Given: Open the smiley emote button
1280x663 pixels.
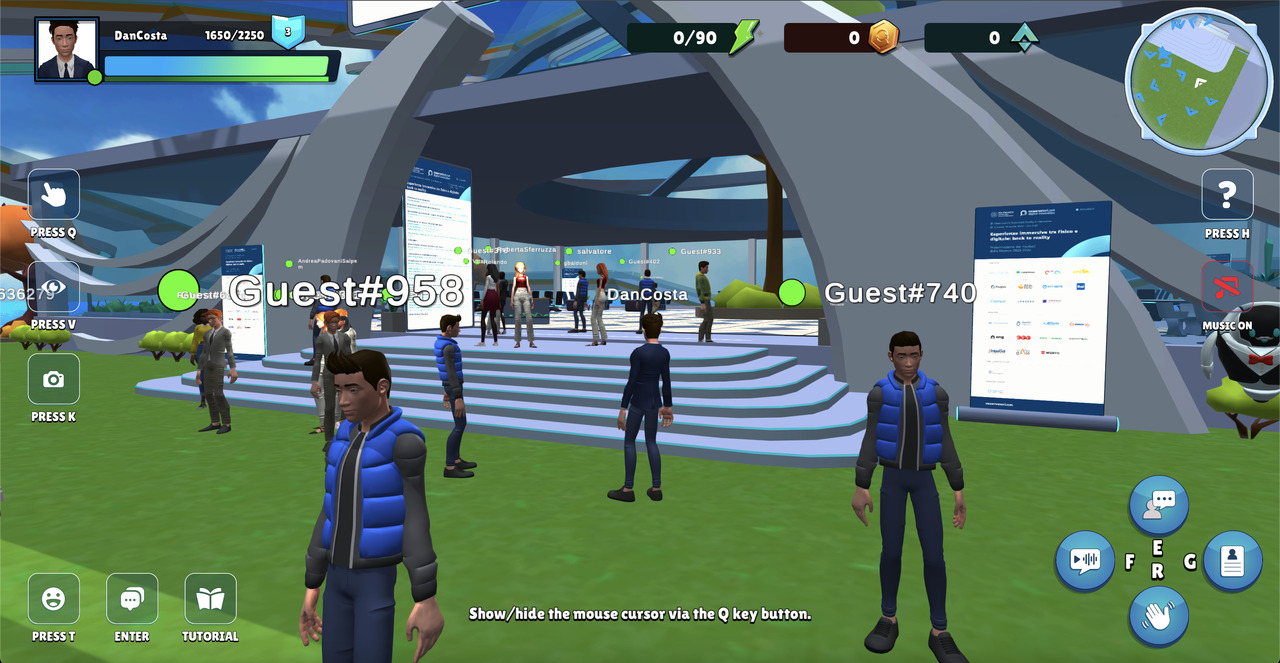Looking at the screenshot, I should tap(54, 598).
